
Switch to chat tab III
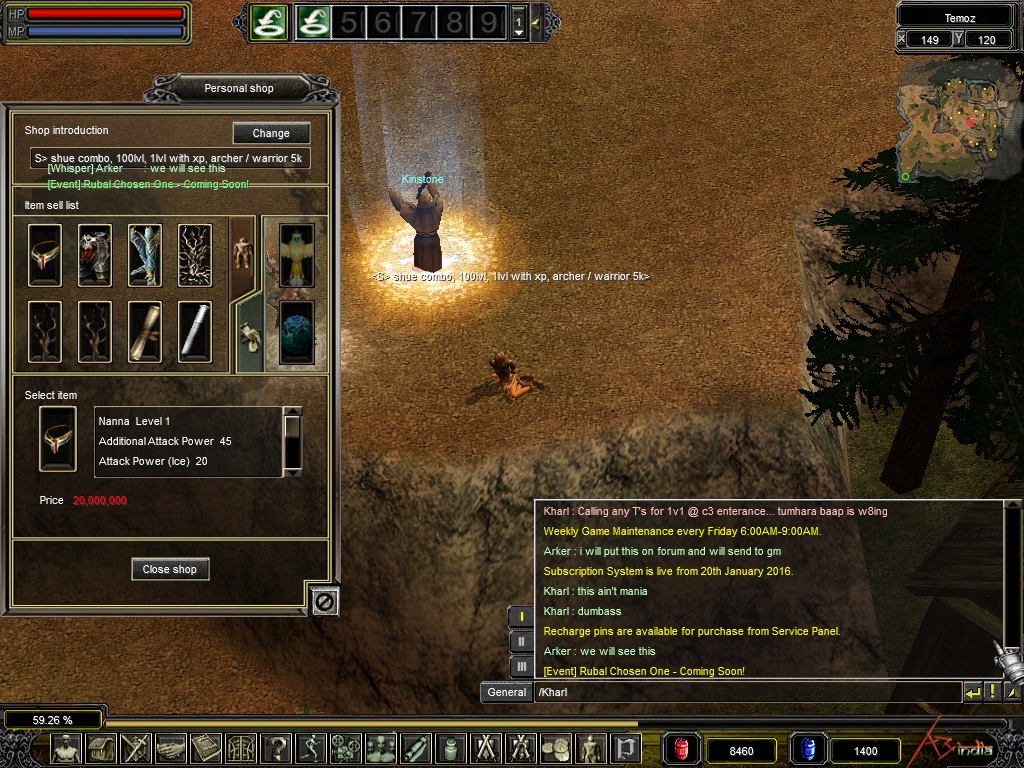coord(521,665)
